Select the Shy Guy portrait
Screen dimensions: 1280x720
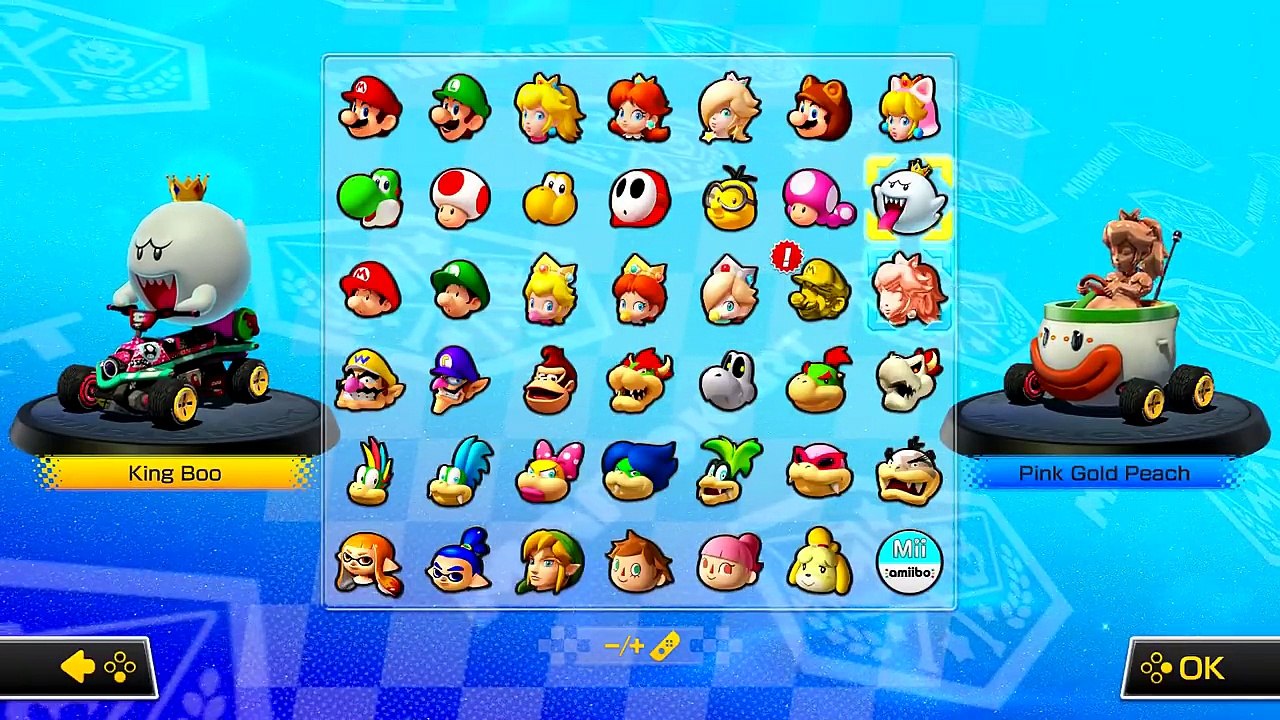(639, 198)
